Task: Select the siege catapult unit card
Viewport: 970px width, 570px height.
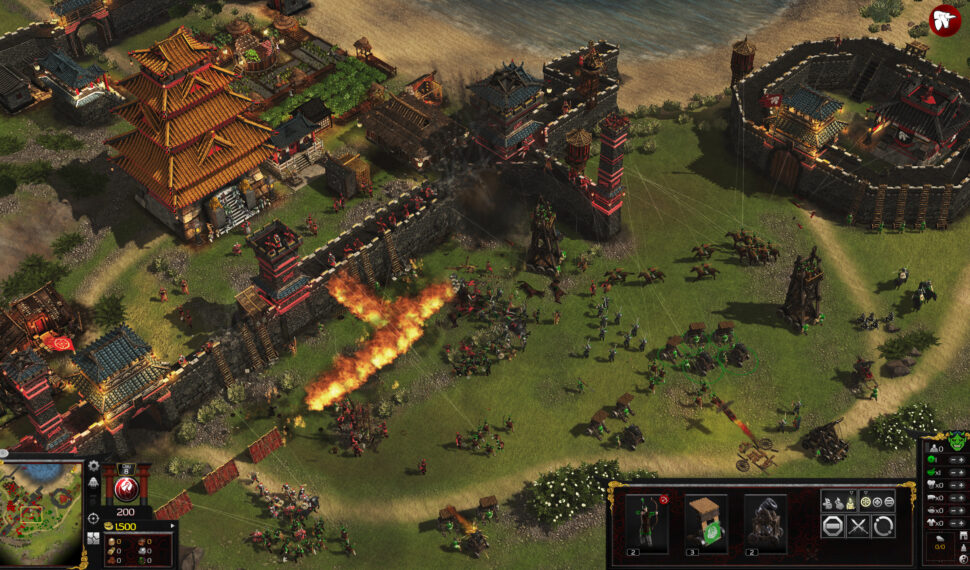Action: (765, 523)
